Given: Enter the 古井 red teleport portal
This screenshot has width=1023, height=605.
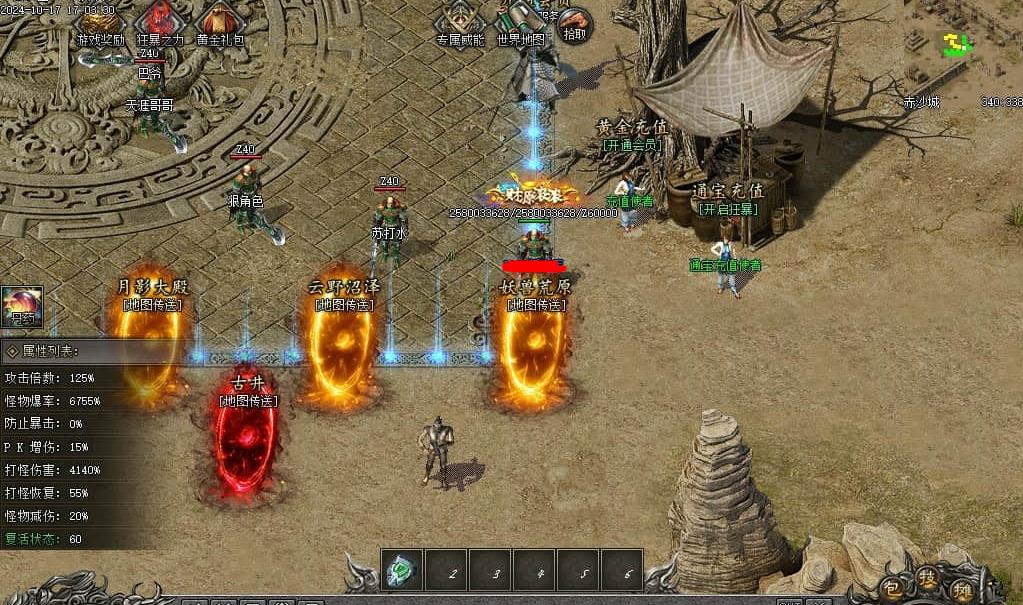Looking at the screenshot, I should click(244, 445).
